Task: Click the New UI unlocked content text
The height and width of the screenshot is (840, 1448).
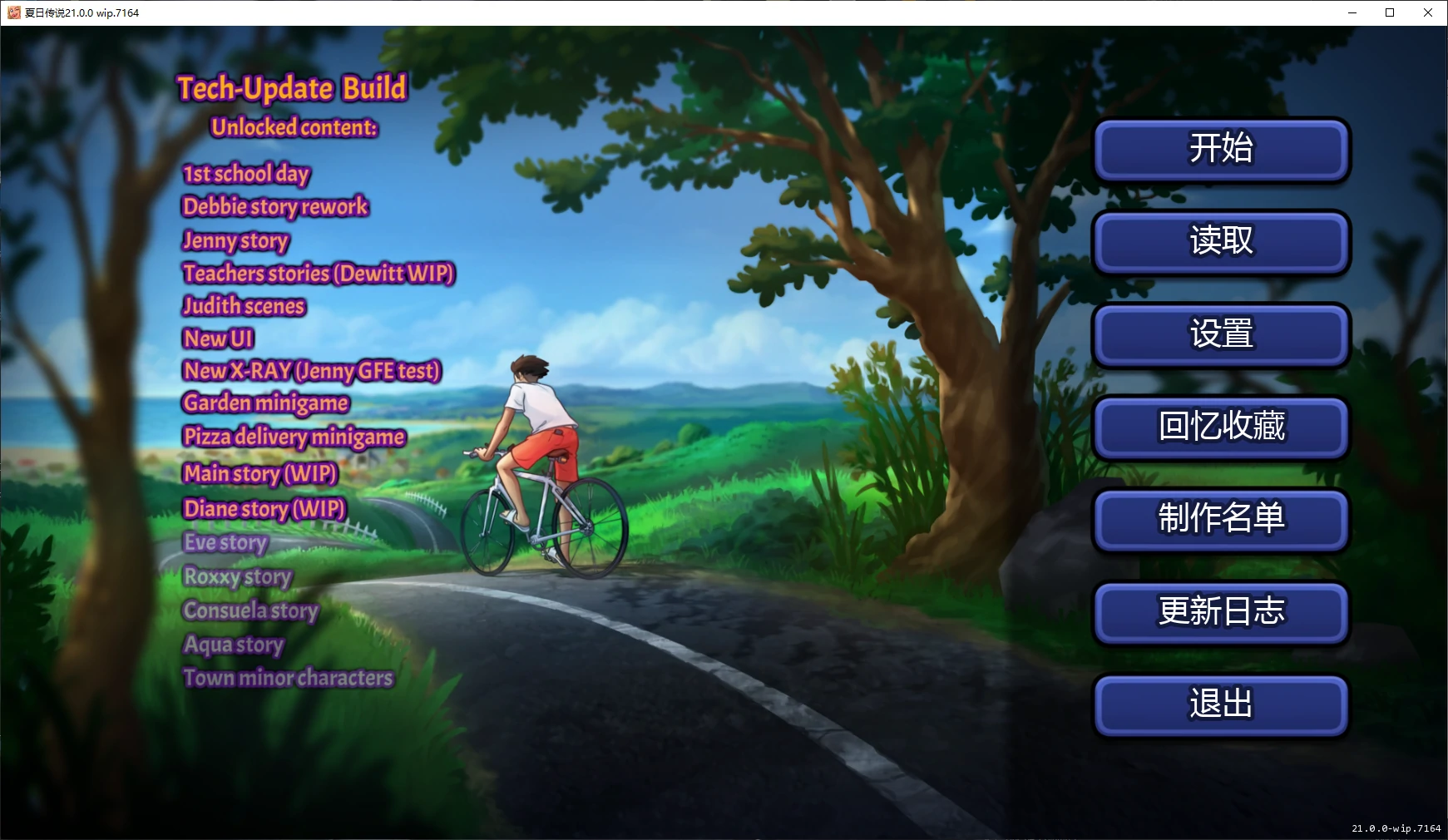Action: [218, 338]
